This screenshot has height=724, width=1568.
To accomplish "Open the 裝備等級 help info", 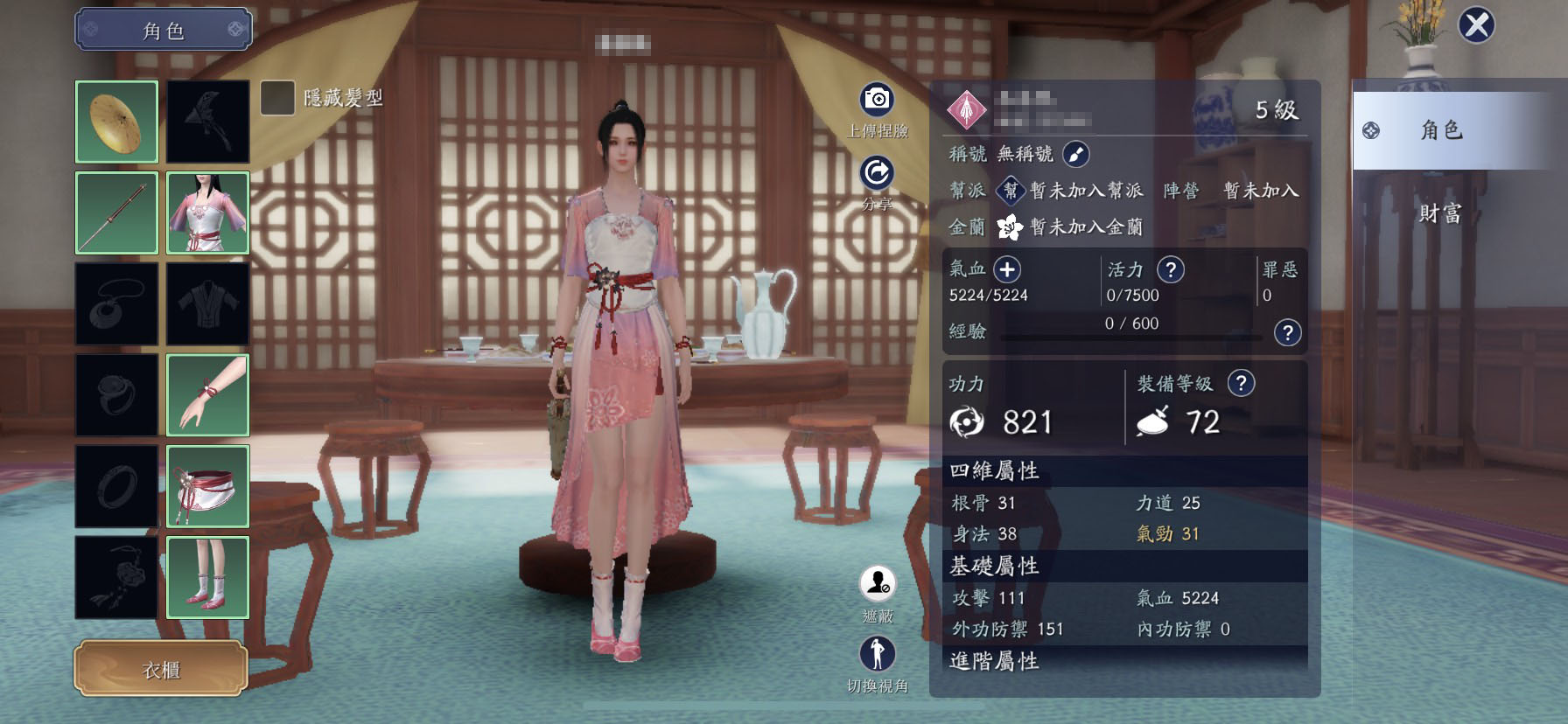I will (x=1241, y=383).
